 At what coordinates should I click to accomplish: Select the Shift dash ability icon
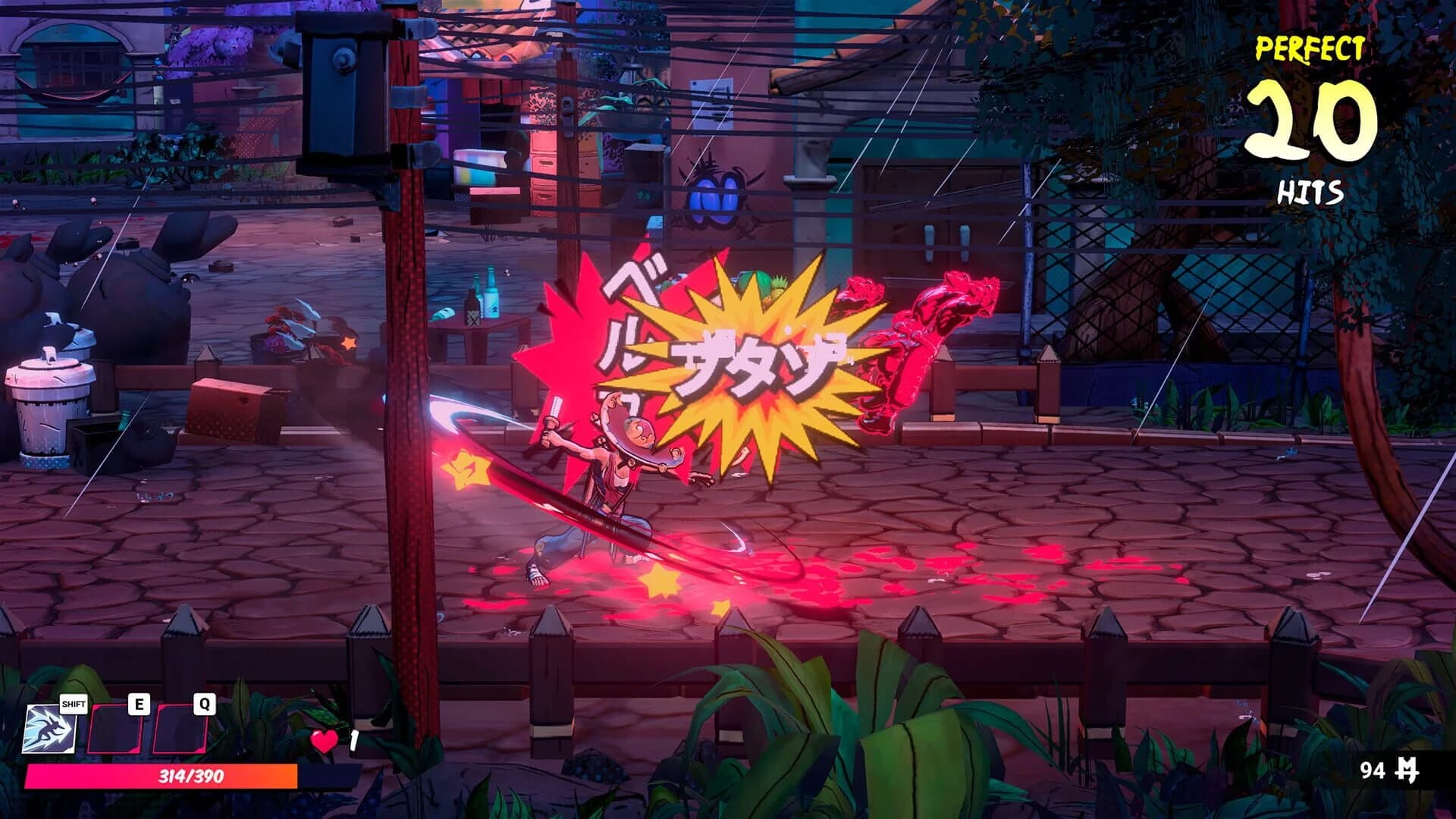50,728
